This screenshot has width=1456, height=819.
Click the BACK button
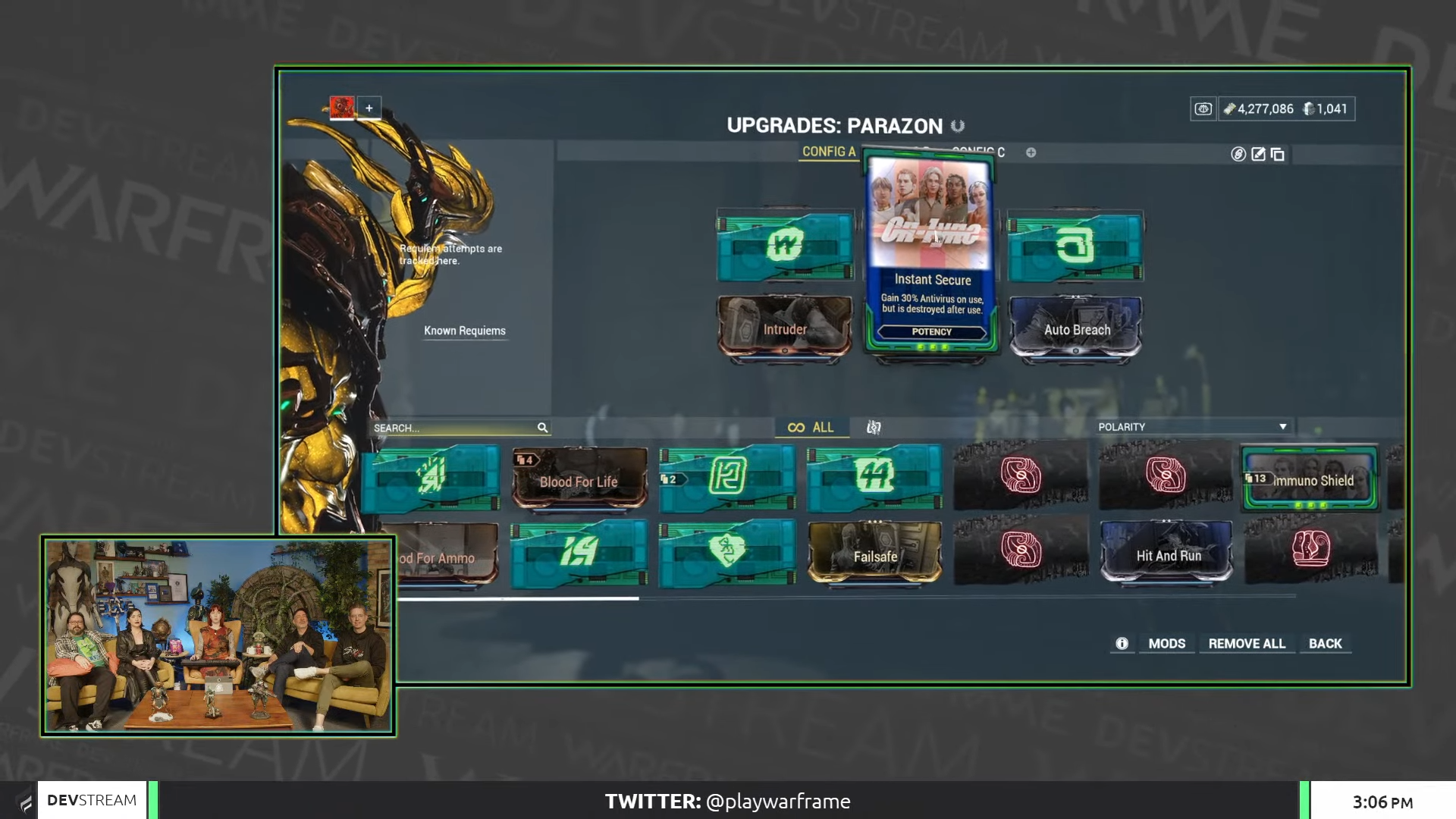[1326, 643]
